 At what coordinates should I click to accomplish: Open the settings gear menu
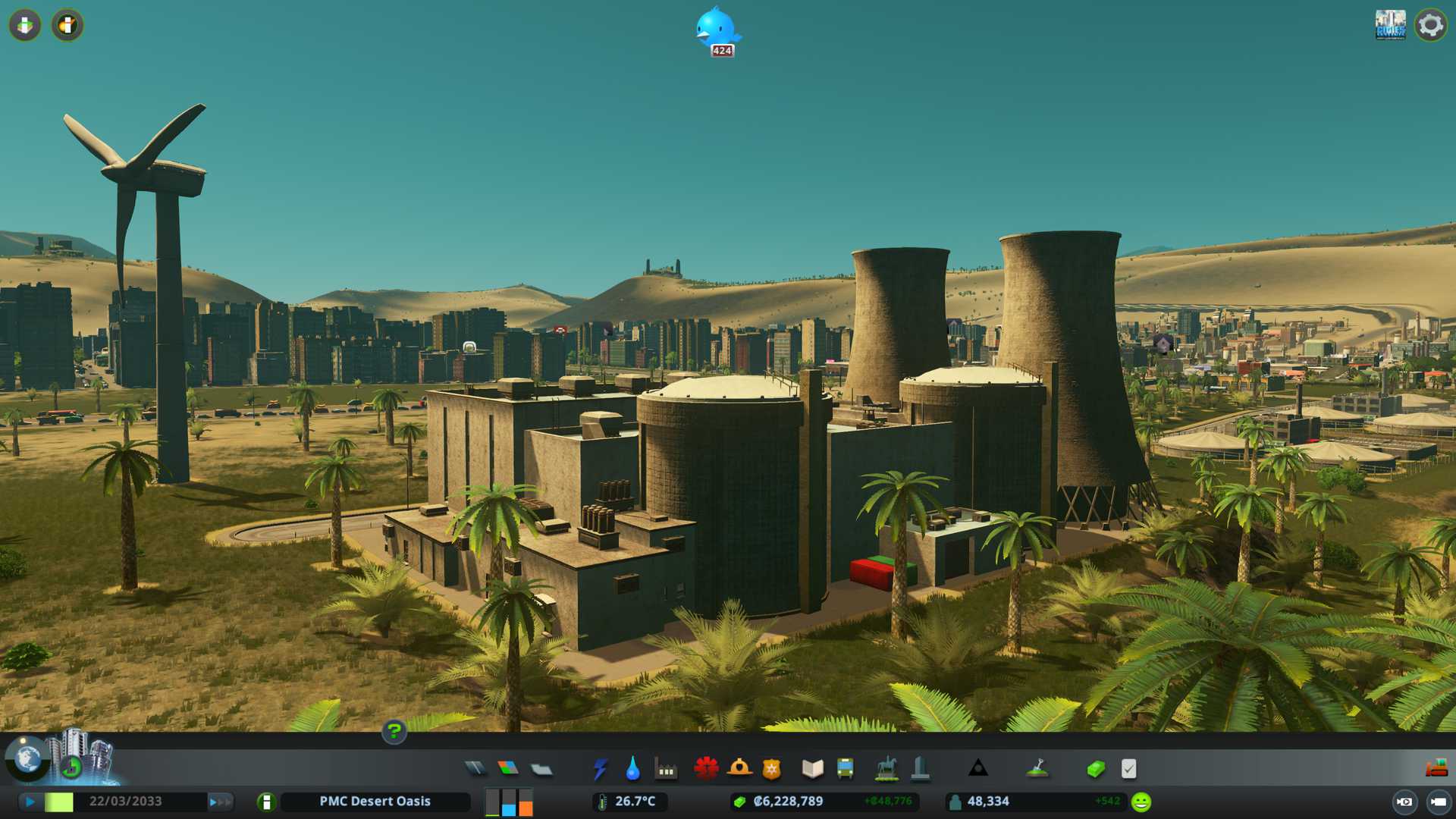pyautogui.click(x=1430, y=25)
